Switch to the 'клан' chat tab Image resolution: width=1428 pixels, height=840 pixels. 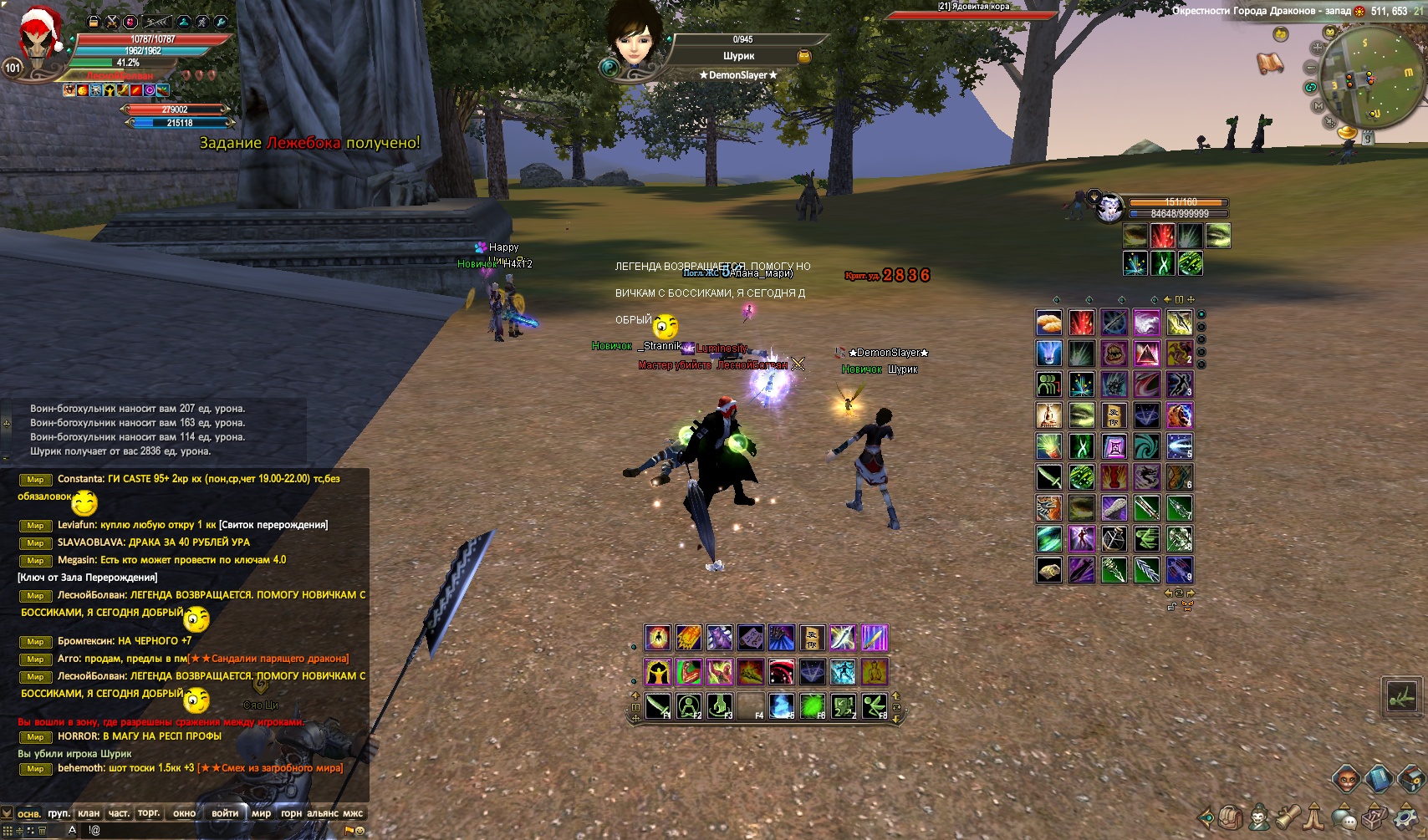point(89,813)
